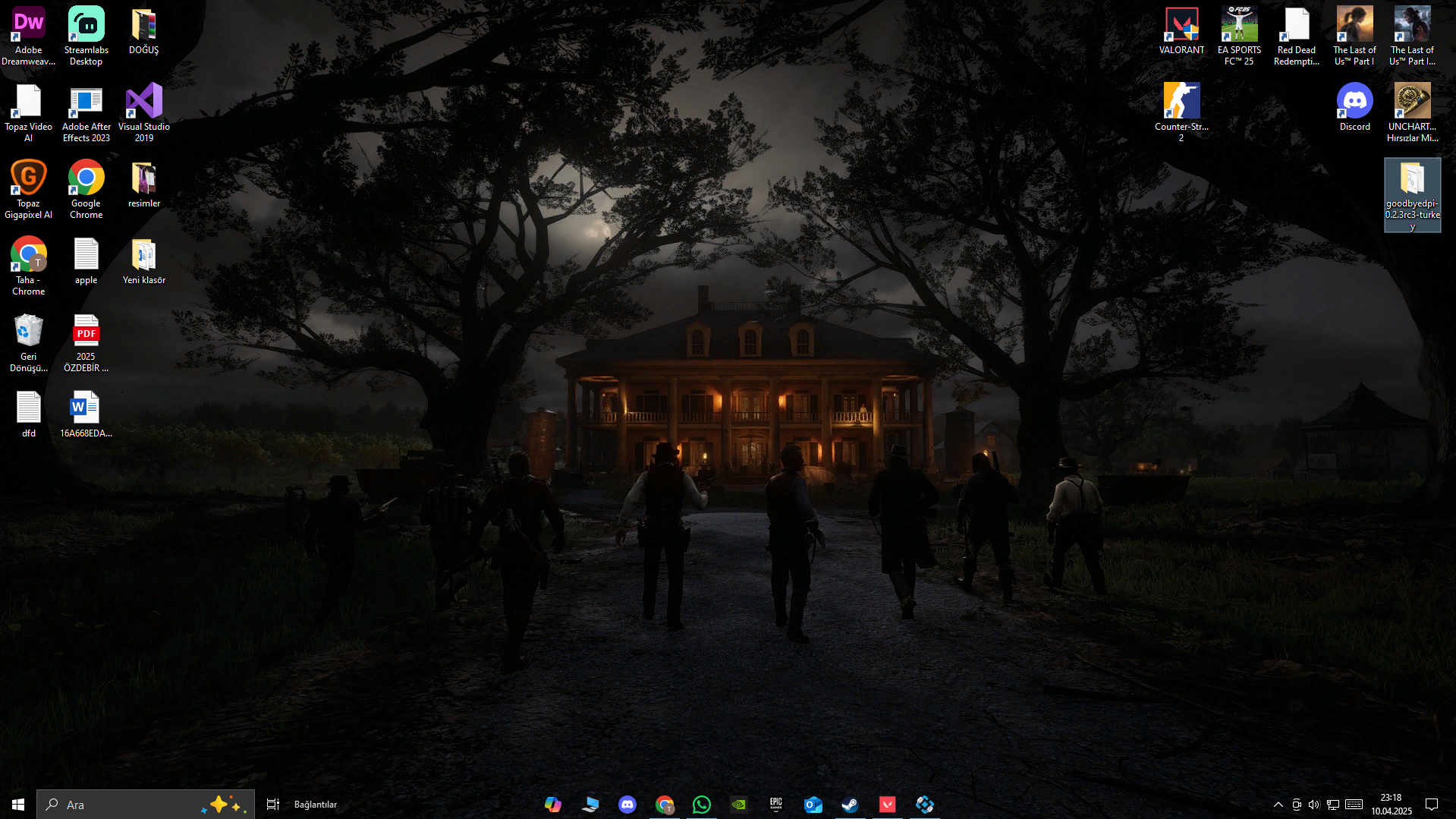
Task: Open Outlook from the taskbar
Action: point(813,805)
